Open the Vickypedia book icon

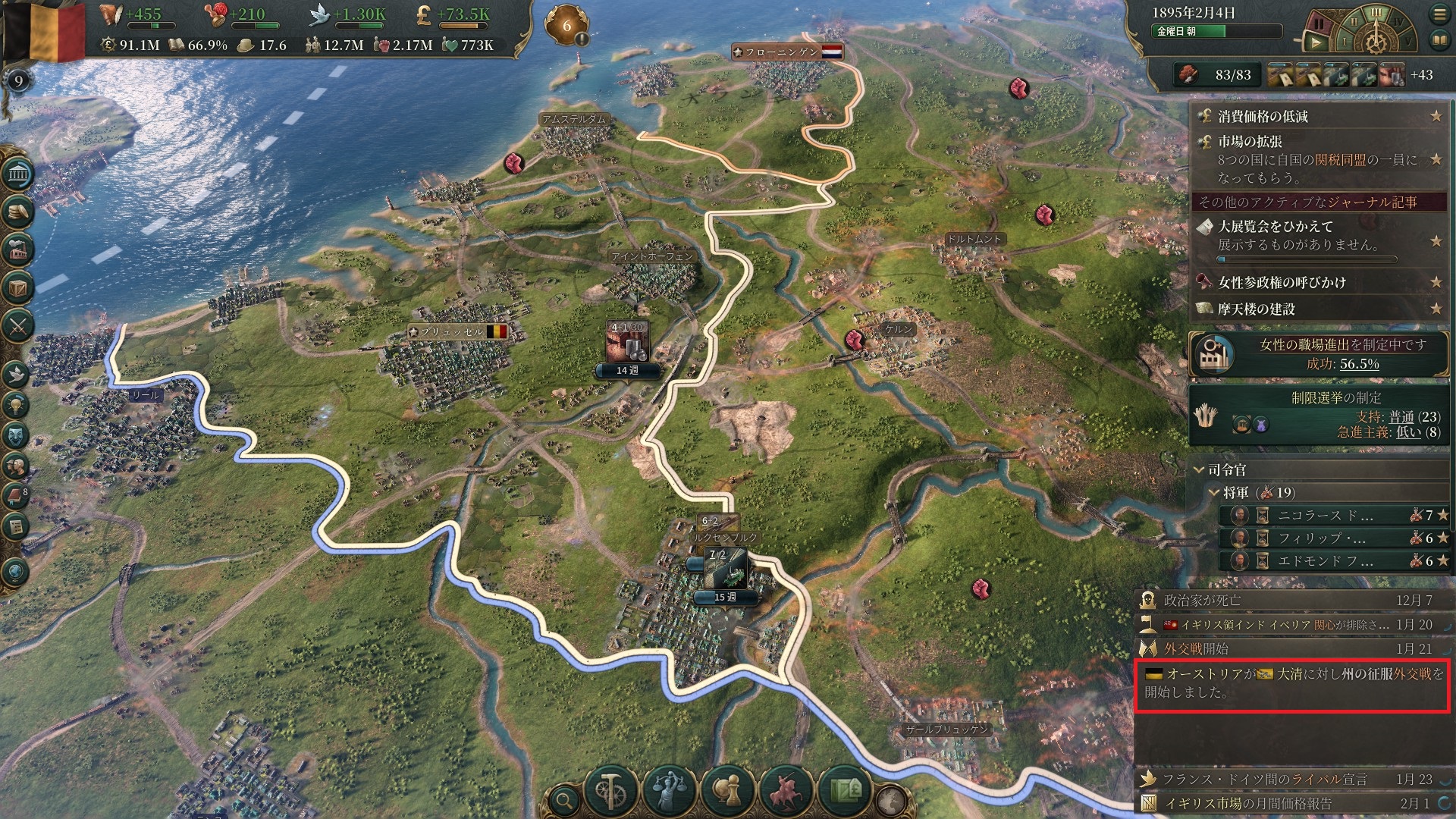(1439, 39)
